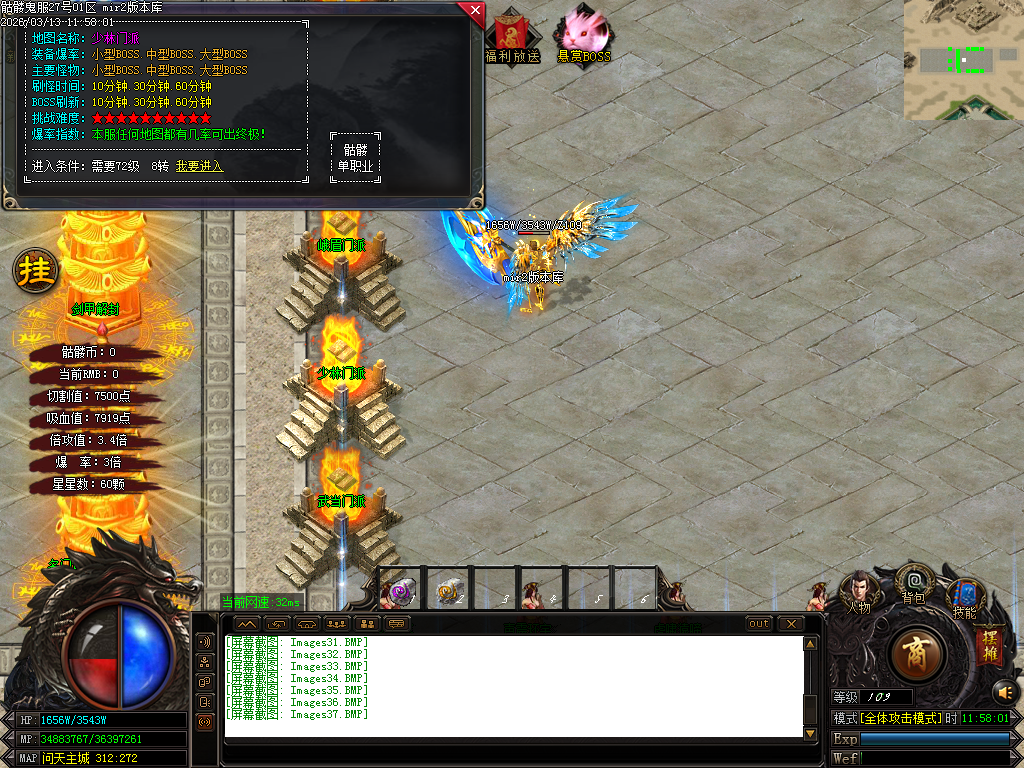Screen dimensions: 1024x768
Task: Open the 悬赏BOSS rabbit icon
Action: point(583,35)
